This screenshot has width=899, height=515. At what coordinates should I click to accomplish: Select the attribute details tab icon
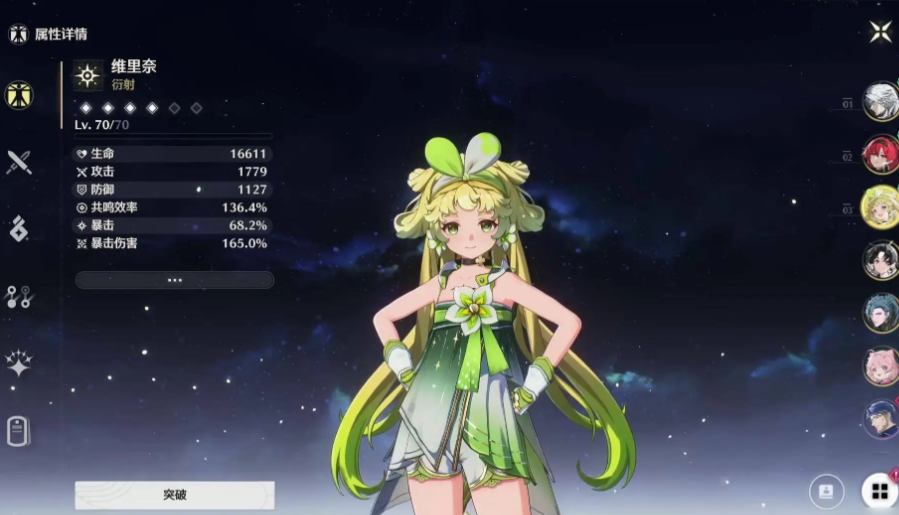point(19,95)
